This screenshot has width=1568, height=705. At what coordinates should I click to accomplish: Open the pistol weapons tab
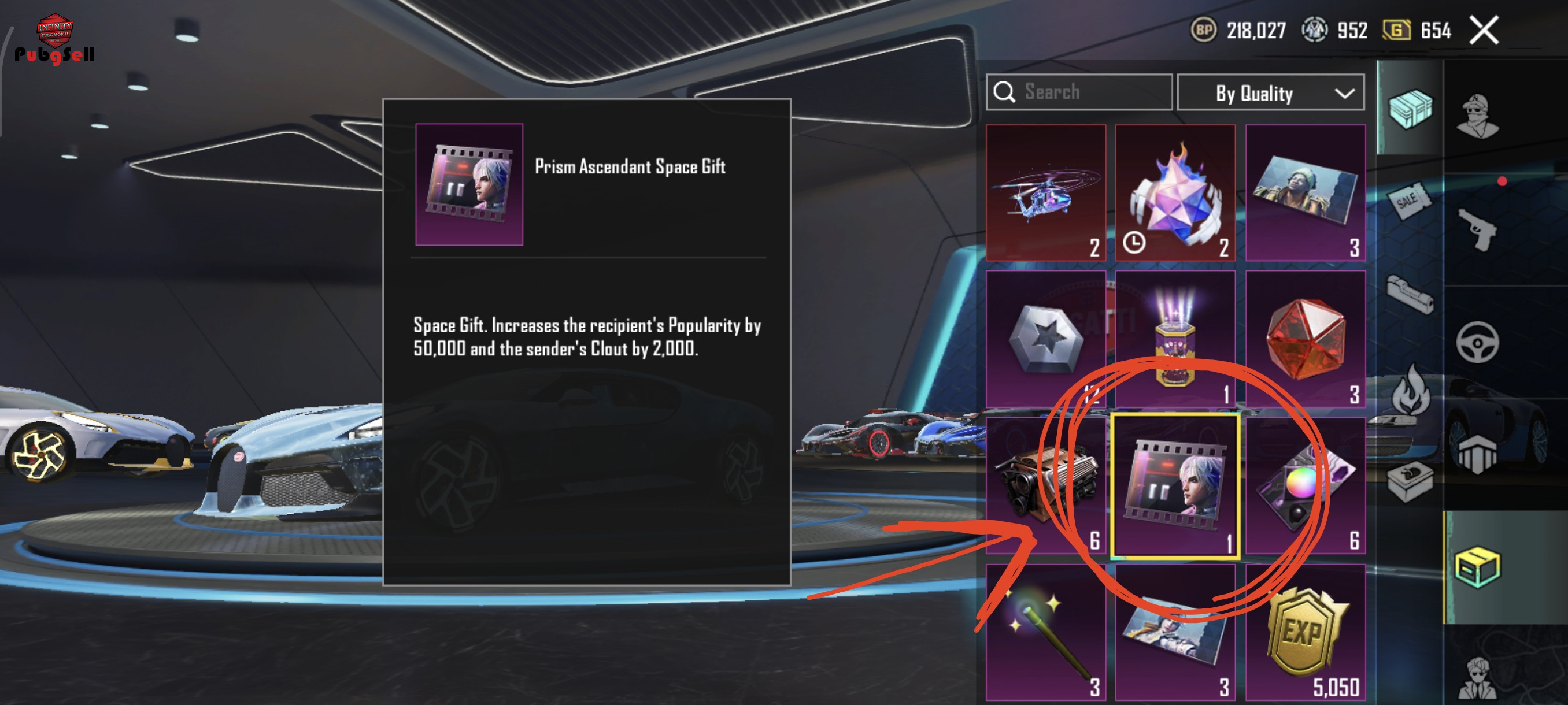point(1478,229)
